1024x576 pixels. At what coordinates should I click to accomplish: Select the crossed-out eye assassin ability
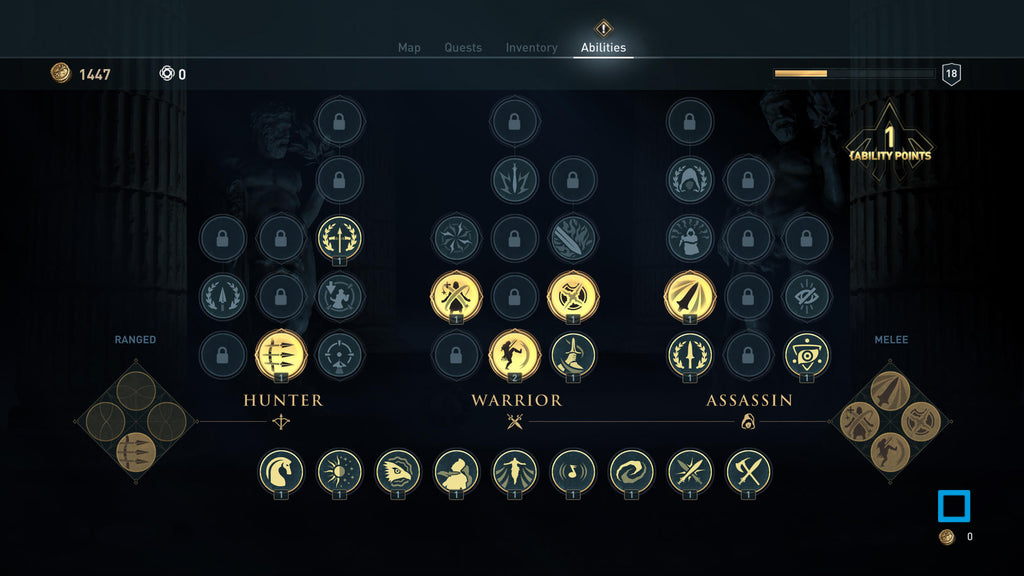(x=807, y=297)
